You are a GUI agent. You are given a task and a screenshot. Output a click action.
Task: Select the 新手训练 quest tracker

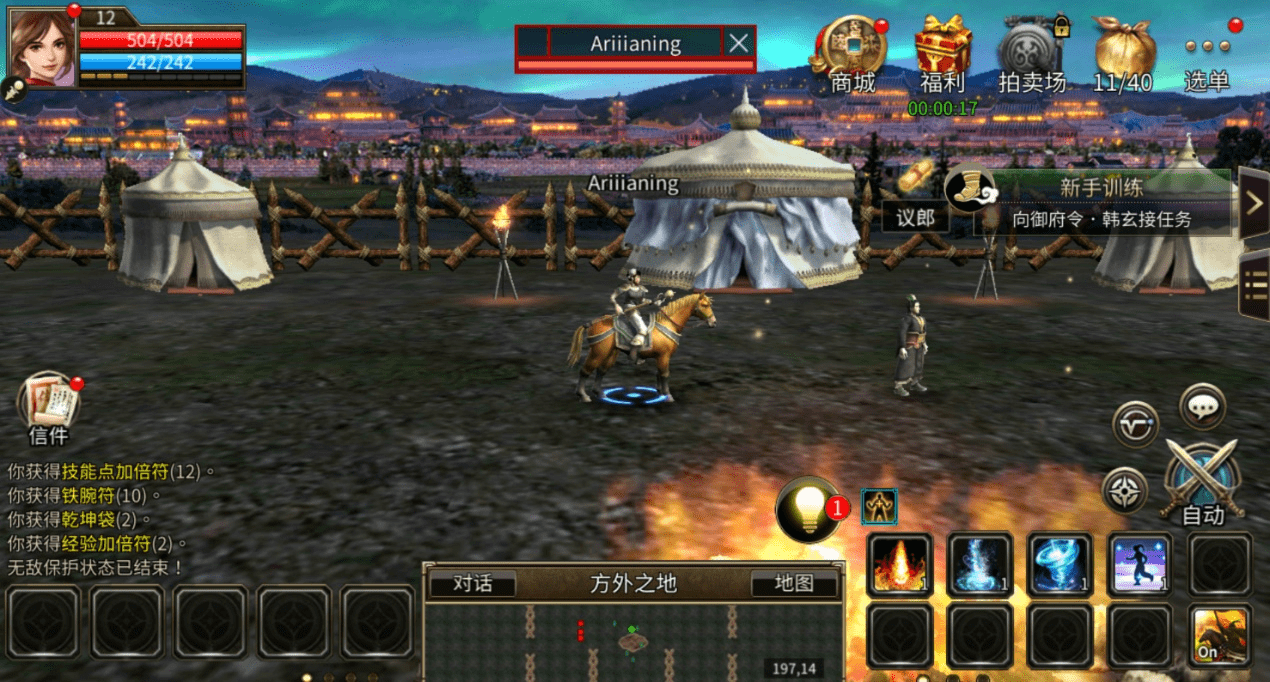1100,202
